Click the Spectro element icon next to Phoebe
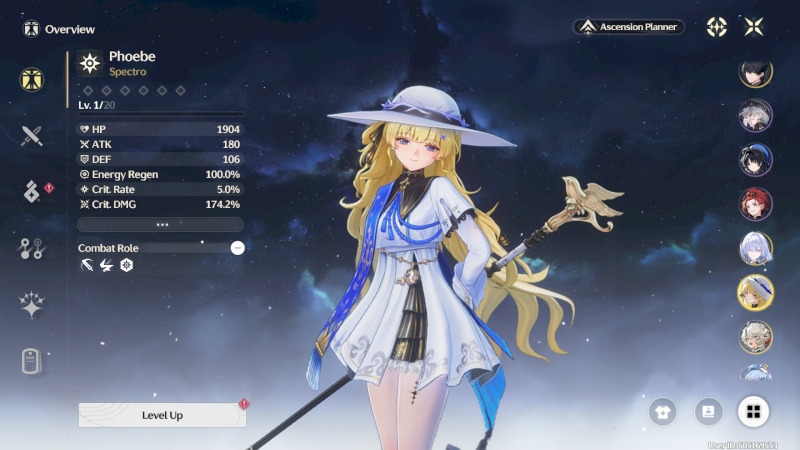 pyautogui.click(x=91, y=64)
